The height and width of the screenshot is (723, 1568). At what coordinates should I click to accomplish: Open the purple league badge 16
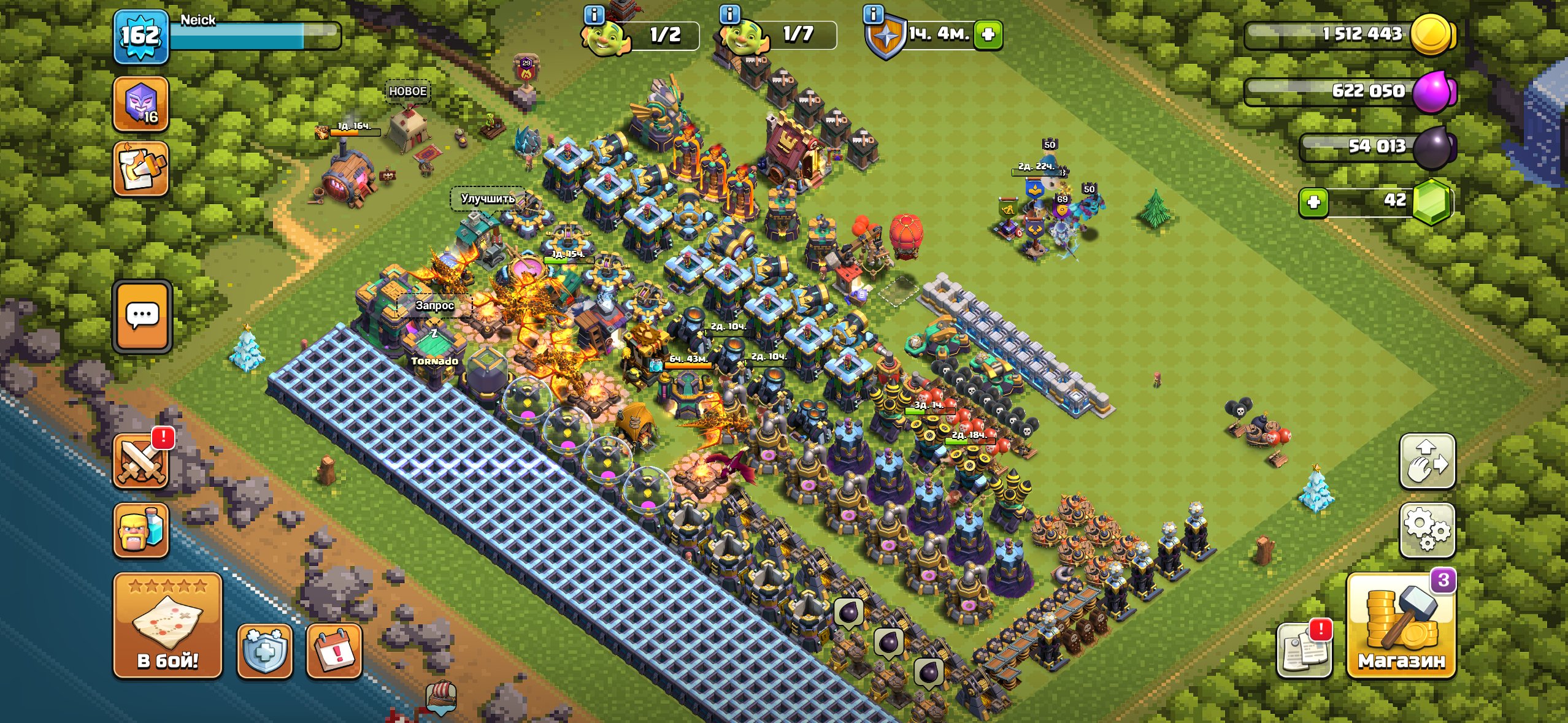(x=141, y=104)
